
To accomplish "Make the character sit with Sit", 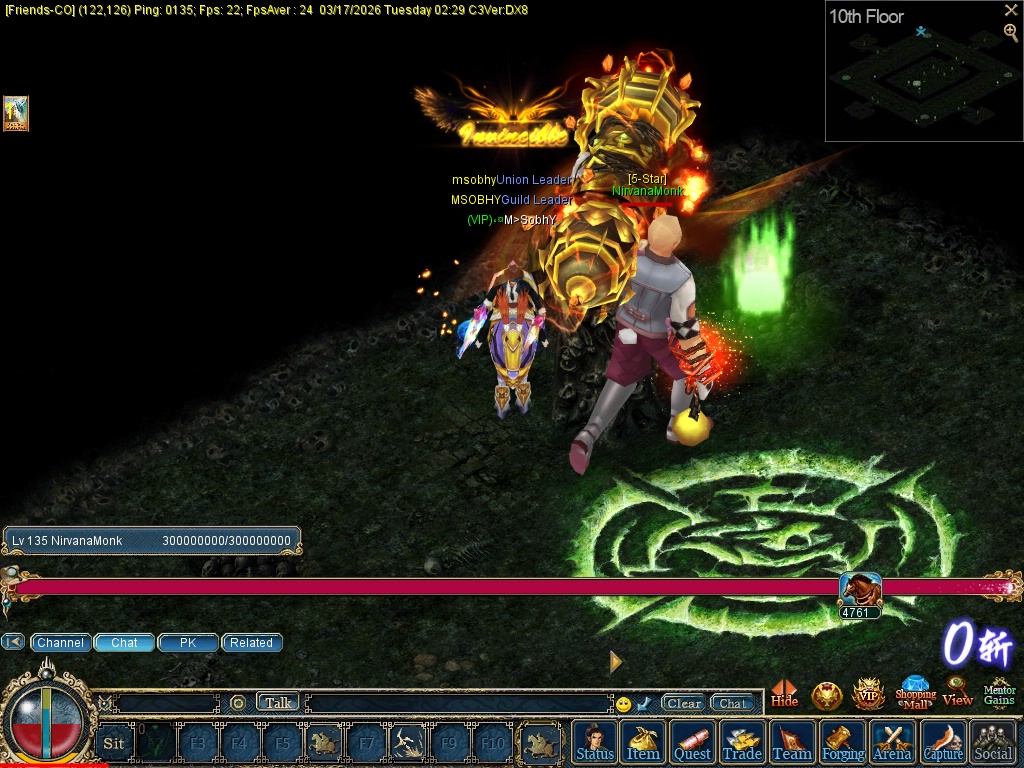I will point(114,743).
